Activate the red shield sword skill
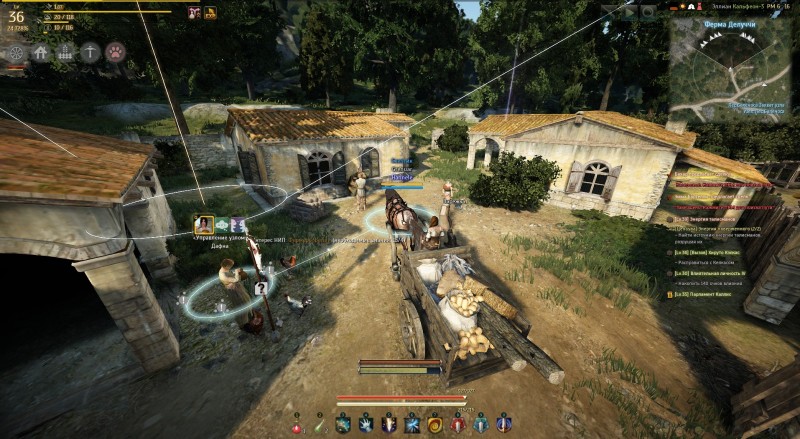Image resolution: width=800 pixels, height=439 pixels. [x=457, y=425]
